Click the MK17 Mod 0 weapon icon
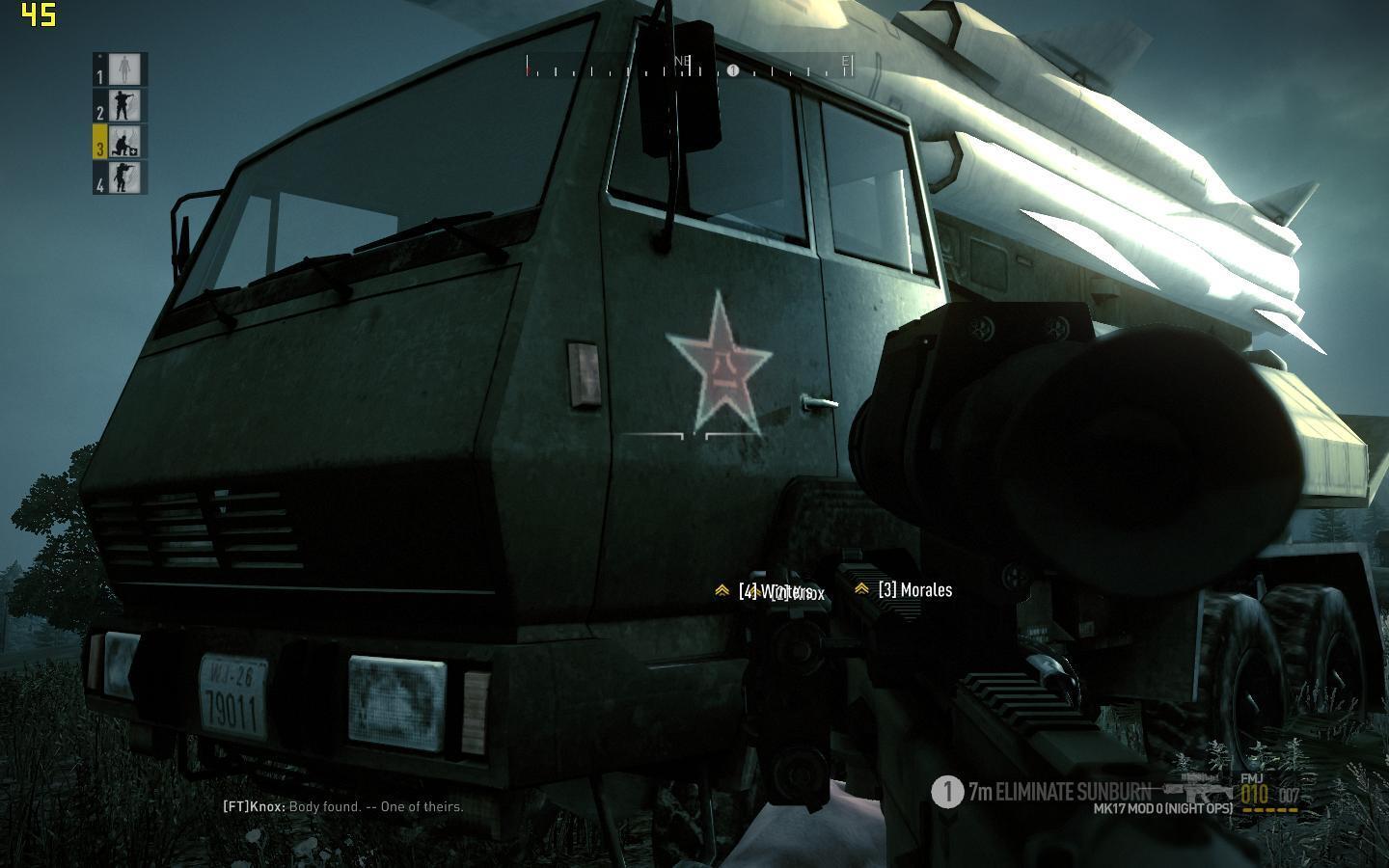 pos(1198,786)
